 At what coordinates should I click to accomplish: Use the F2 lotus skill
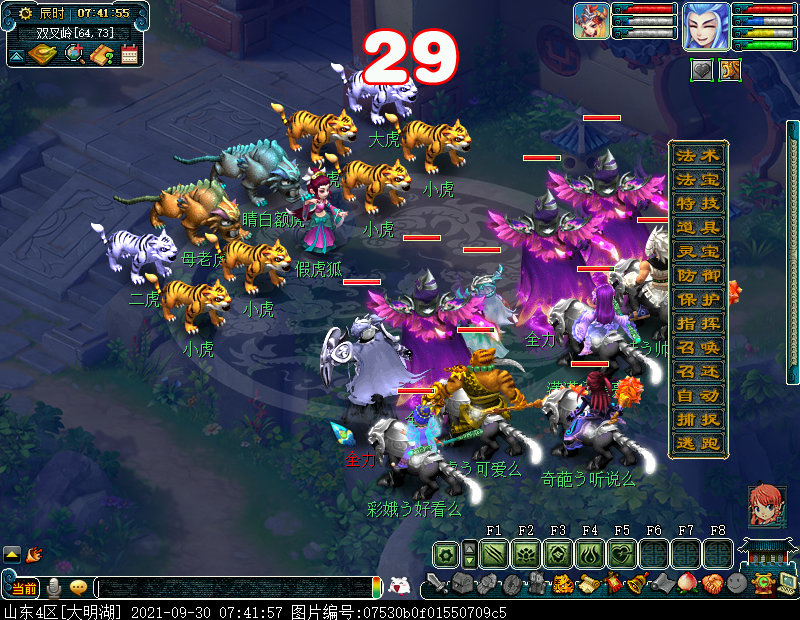pos(526,554)
